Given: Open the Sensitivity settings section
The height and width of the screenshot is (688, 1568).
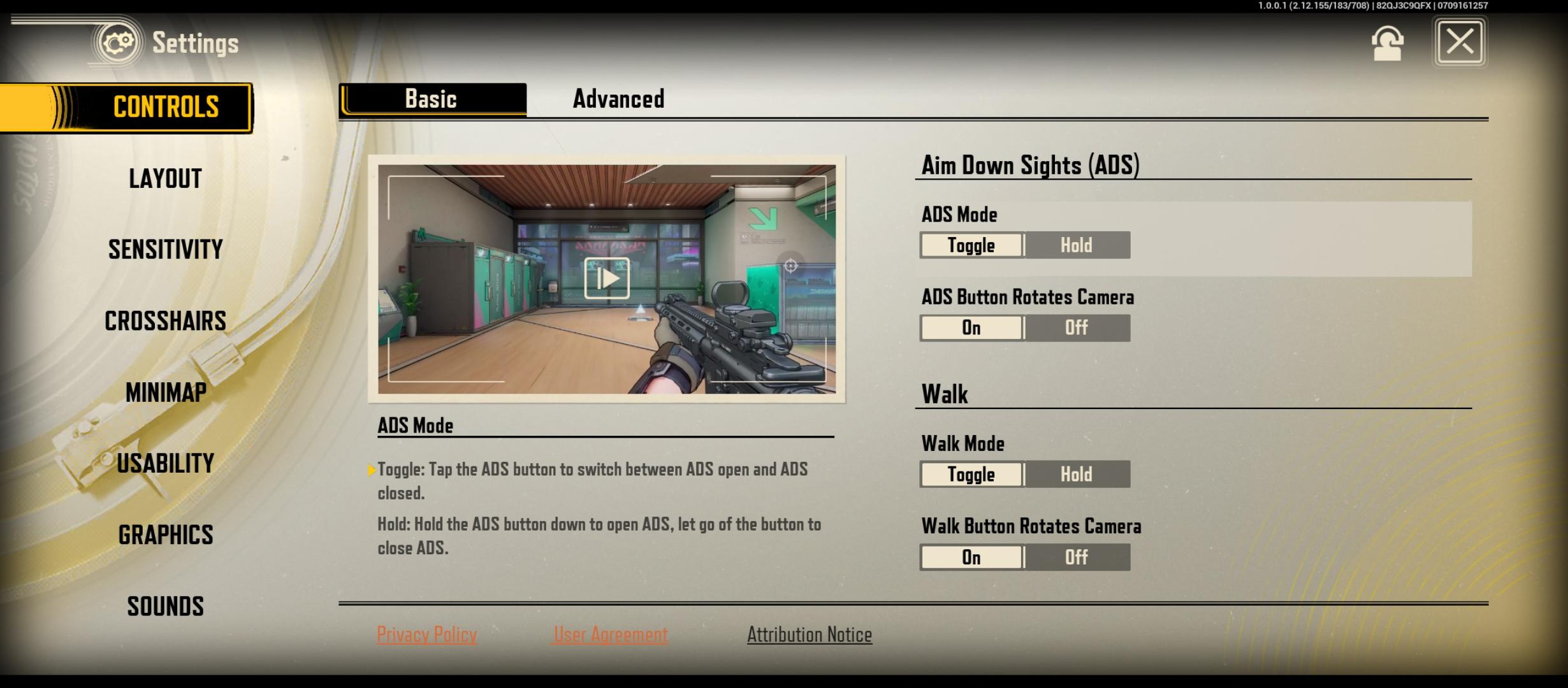Looking at the screenshot, I should (165, 250).
